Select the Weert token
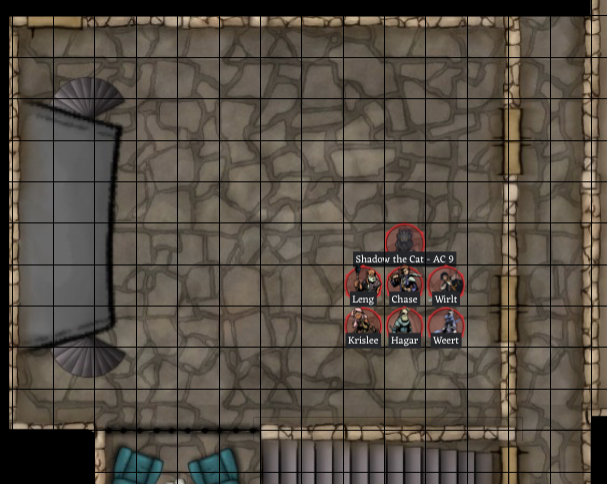The height and width of the screenshot is (484, 607). click(x=446, y=324)
